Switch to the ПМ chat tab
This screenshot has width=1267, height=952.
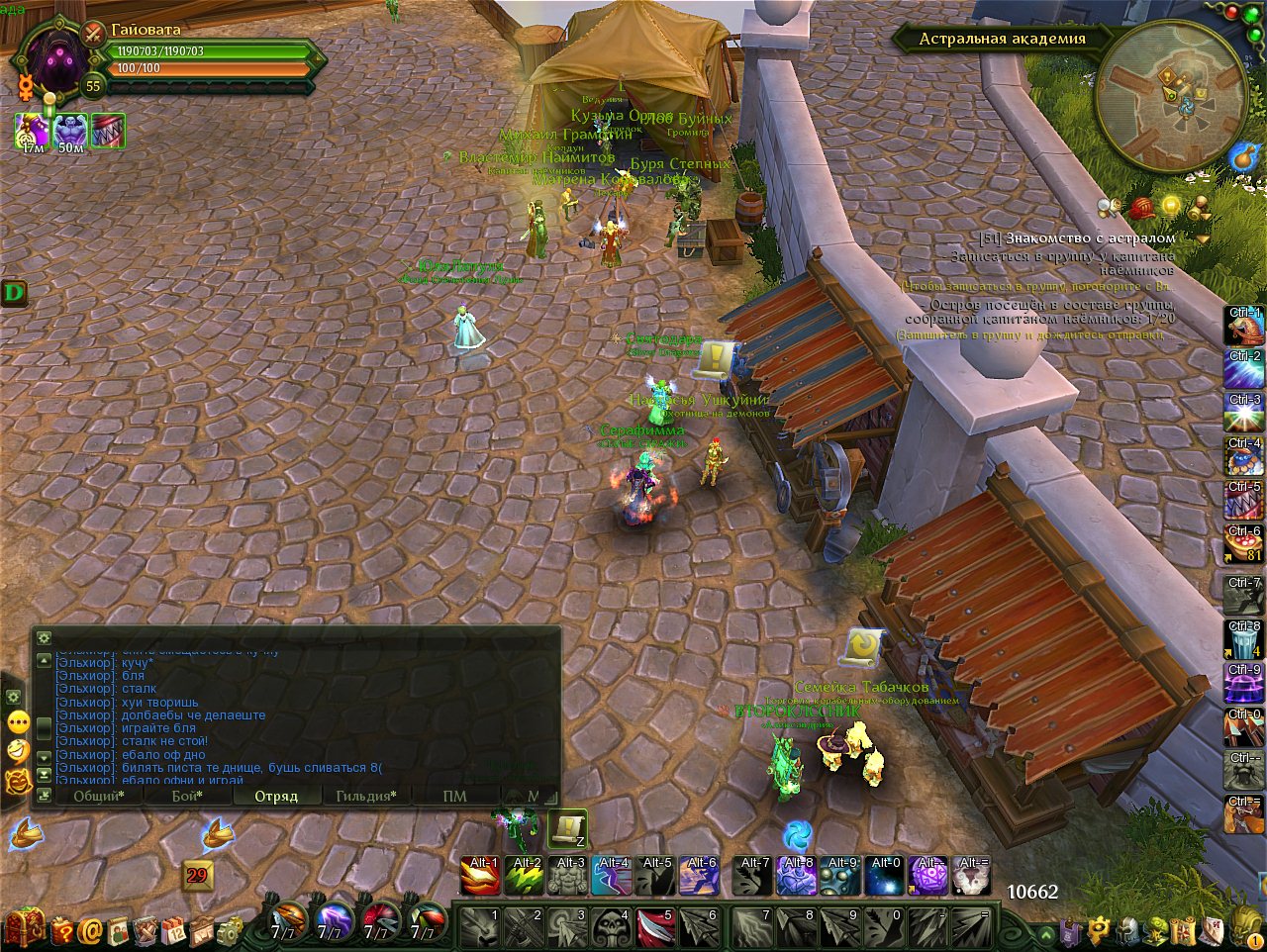point(454,796)
